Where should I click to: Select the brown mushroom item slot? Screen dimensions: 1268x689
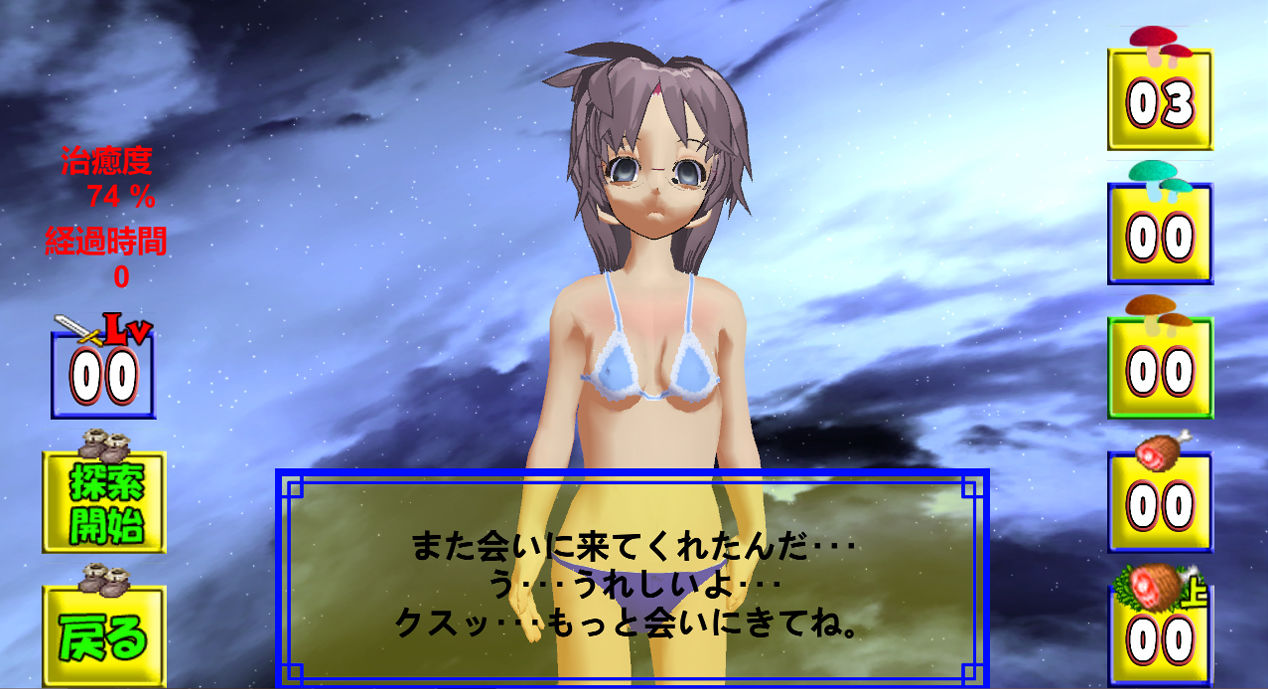pos(1160,368)
